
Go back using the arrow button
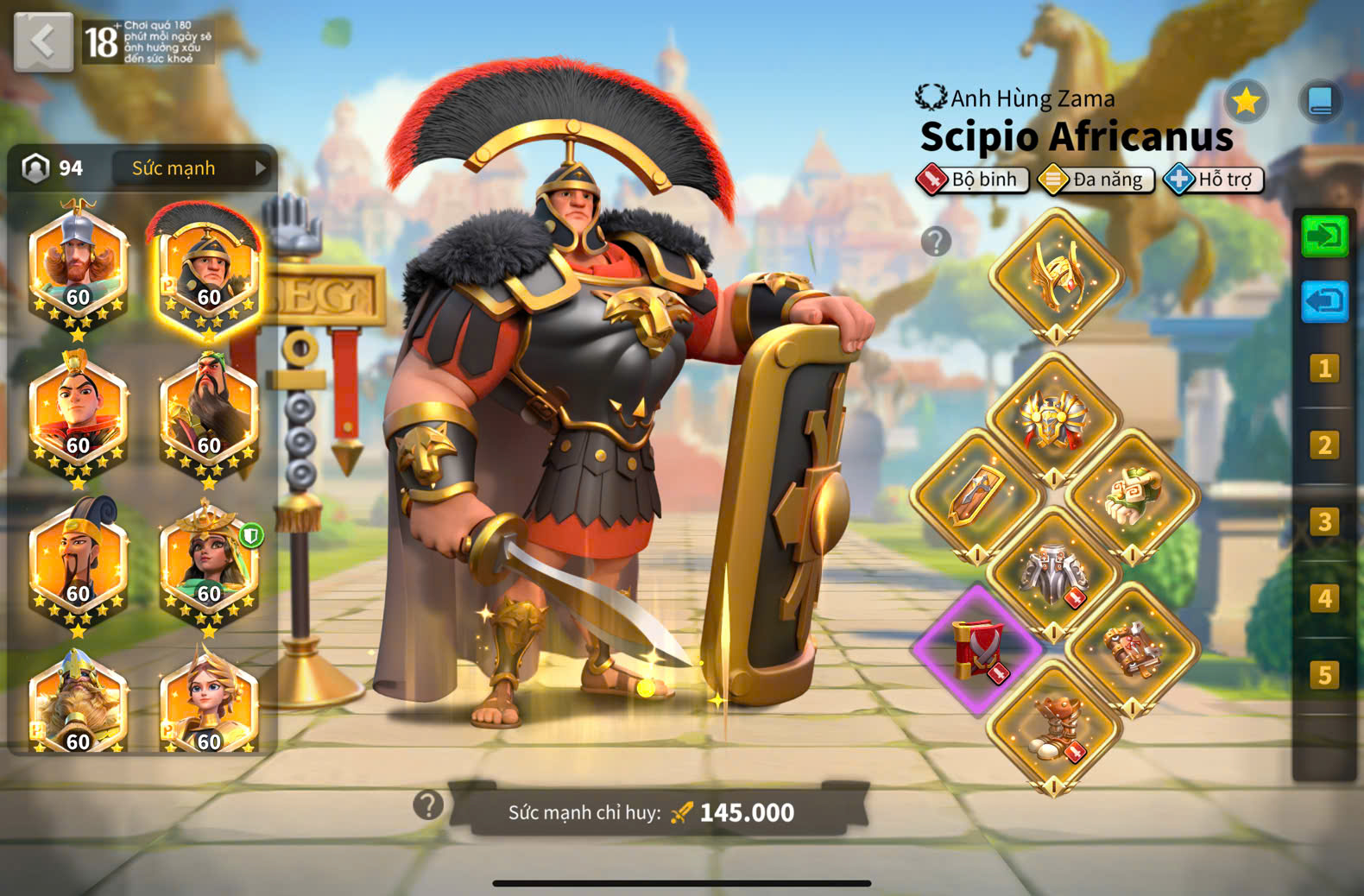[x=43, y=41]
